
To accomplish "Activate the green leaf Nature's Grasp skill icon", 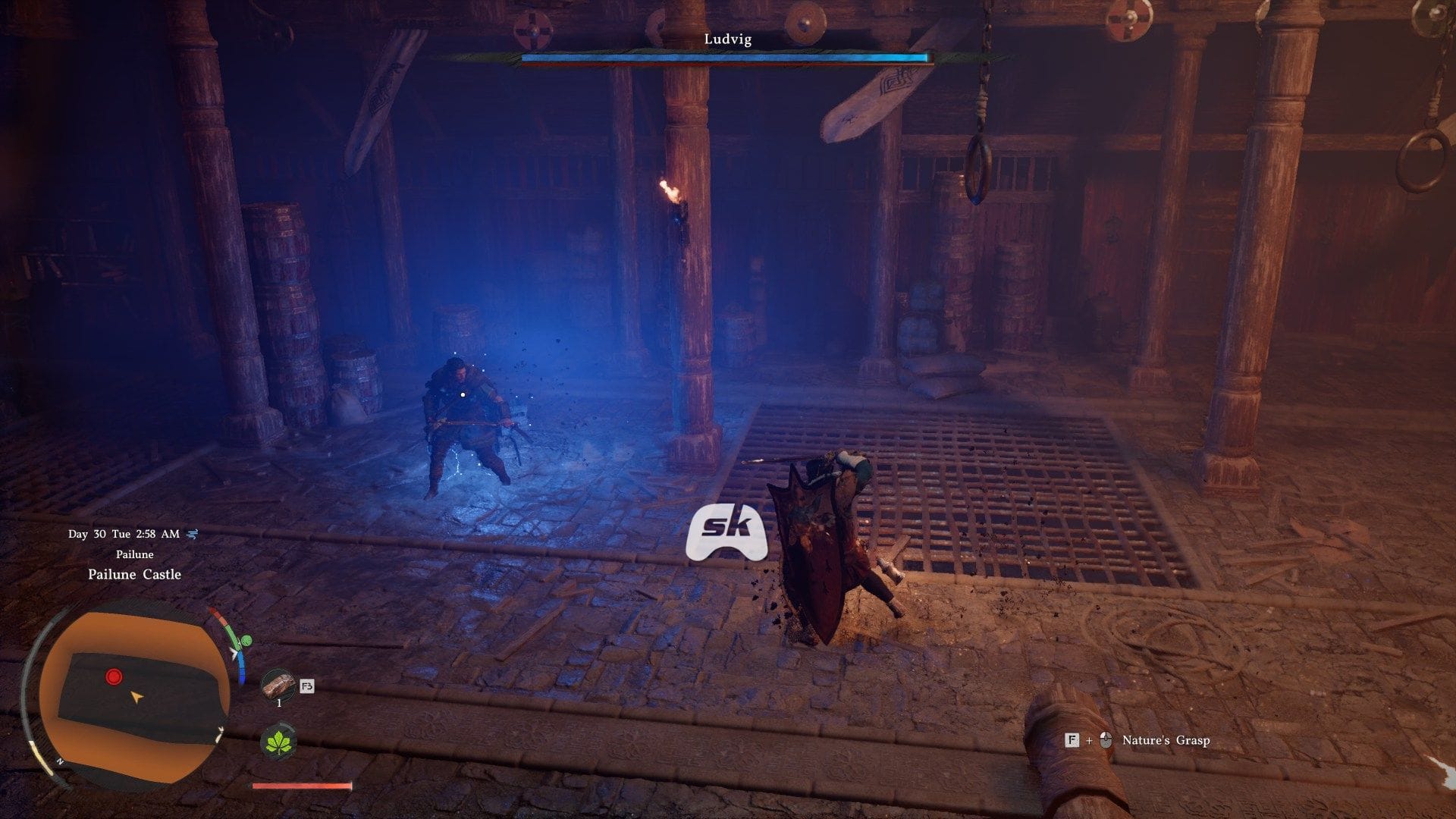I will click(x=278, y=740).
